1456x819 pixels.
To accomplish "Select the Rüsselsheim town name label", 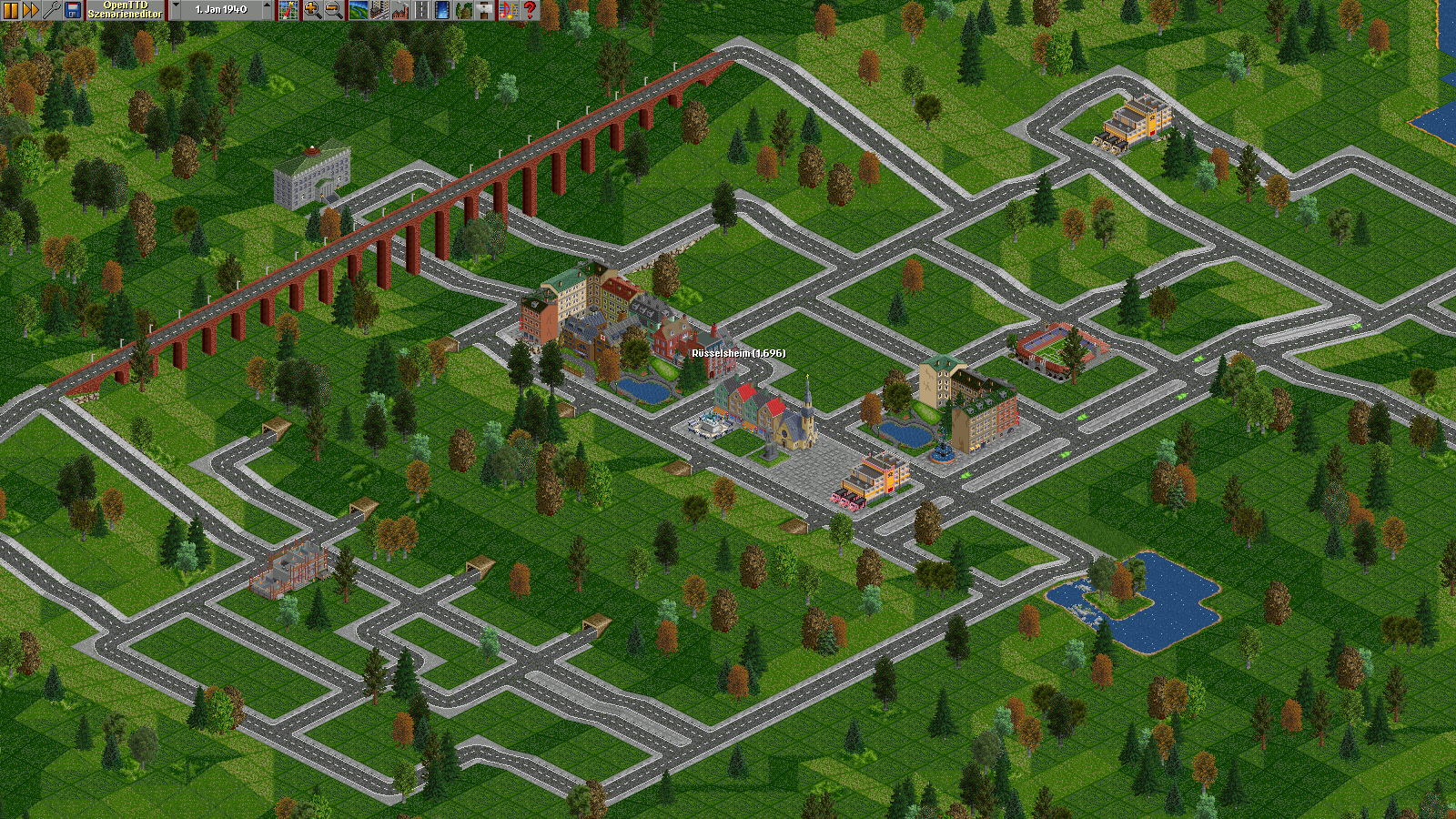I will (x=738, y=353).
